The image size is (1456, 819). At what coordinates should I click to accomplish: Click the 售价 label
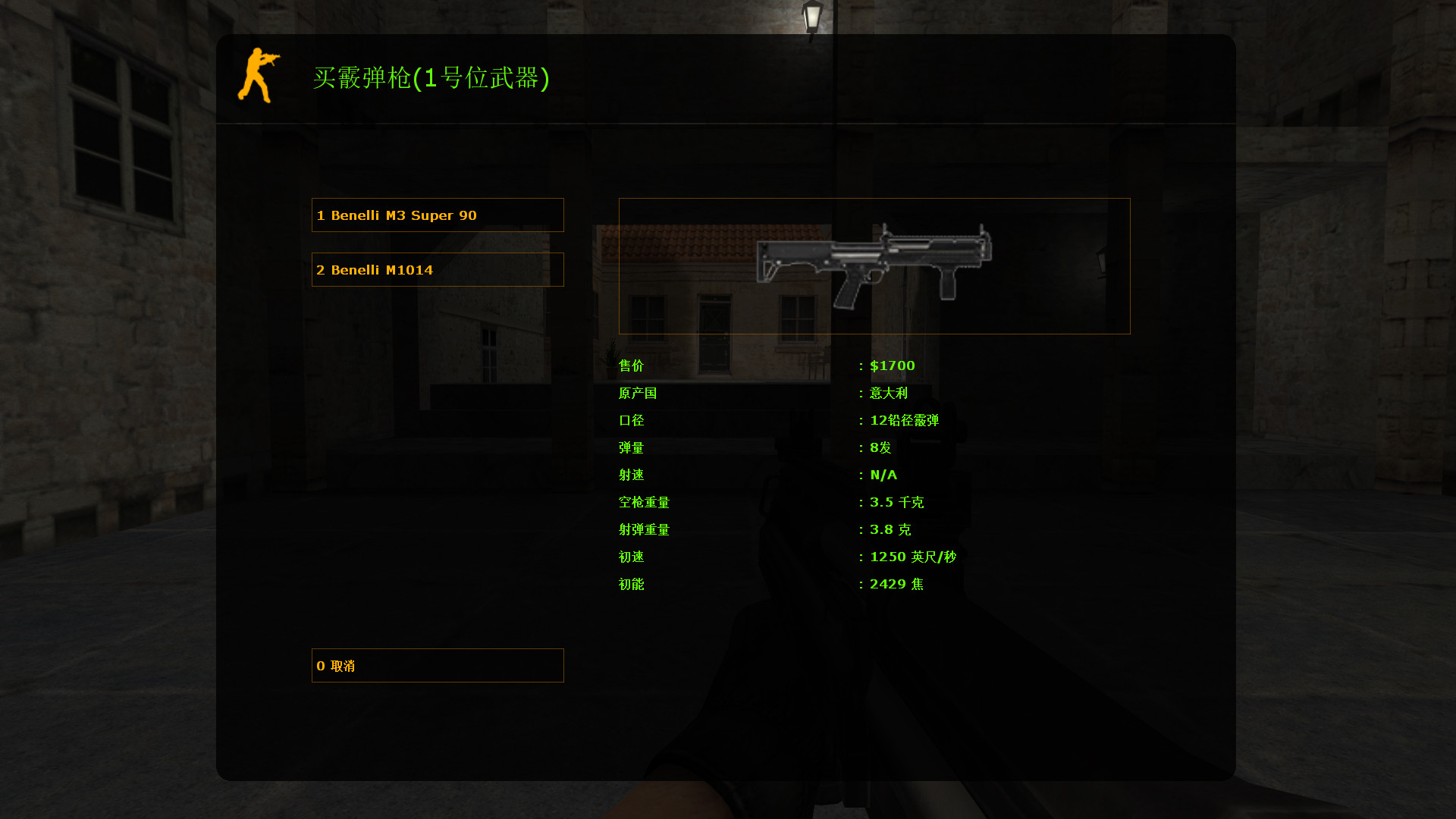coord(631,366)
